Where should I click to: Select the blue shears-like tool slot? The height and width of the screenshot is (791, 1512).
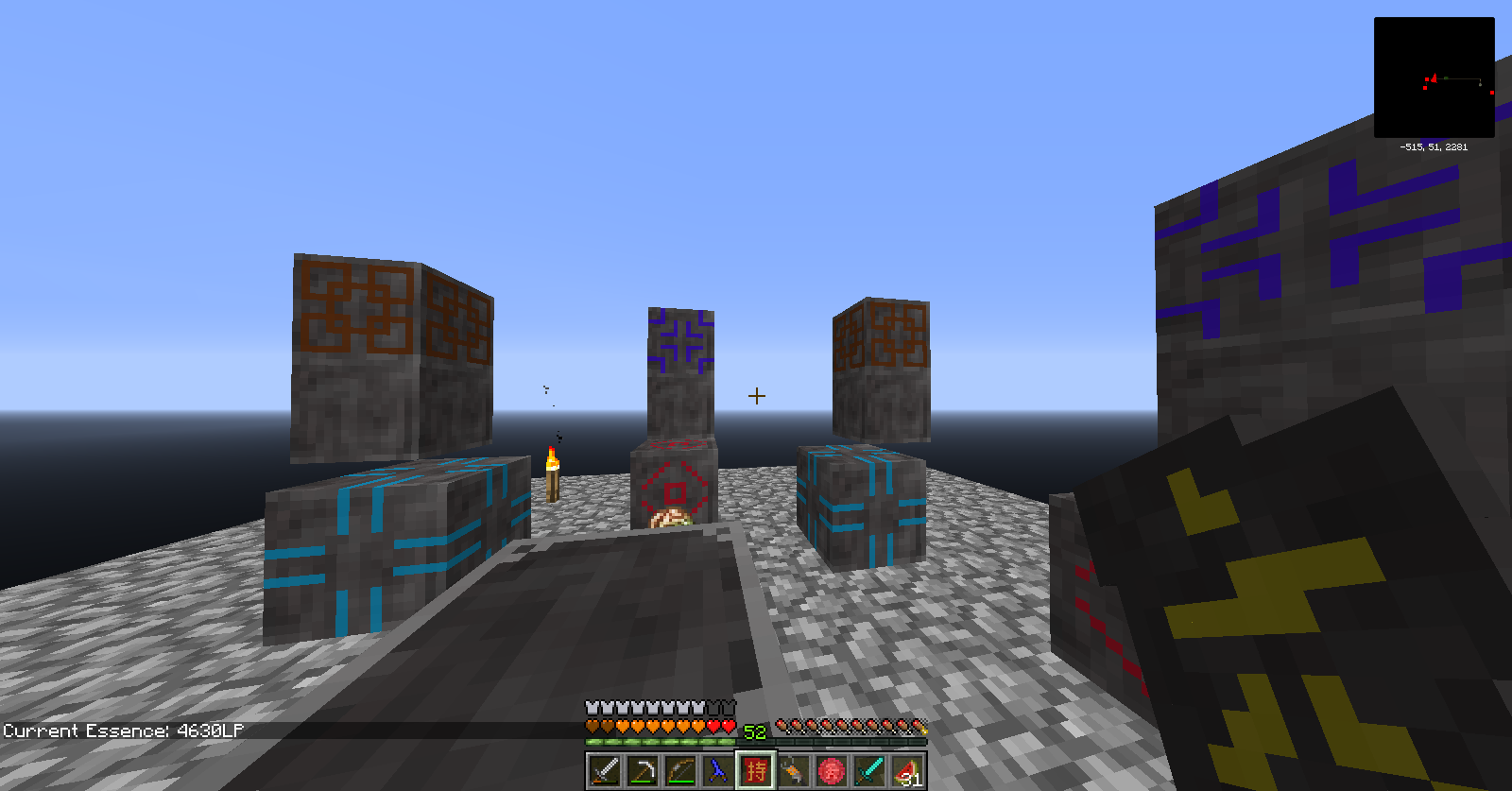tap(718, 771)
